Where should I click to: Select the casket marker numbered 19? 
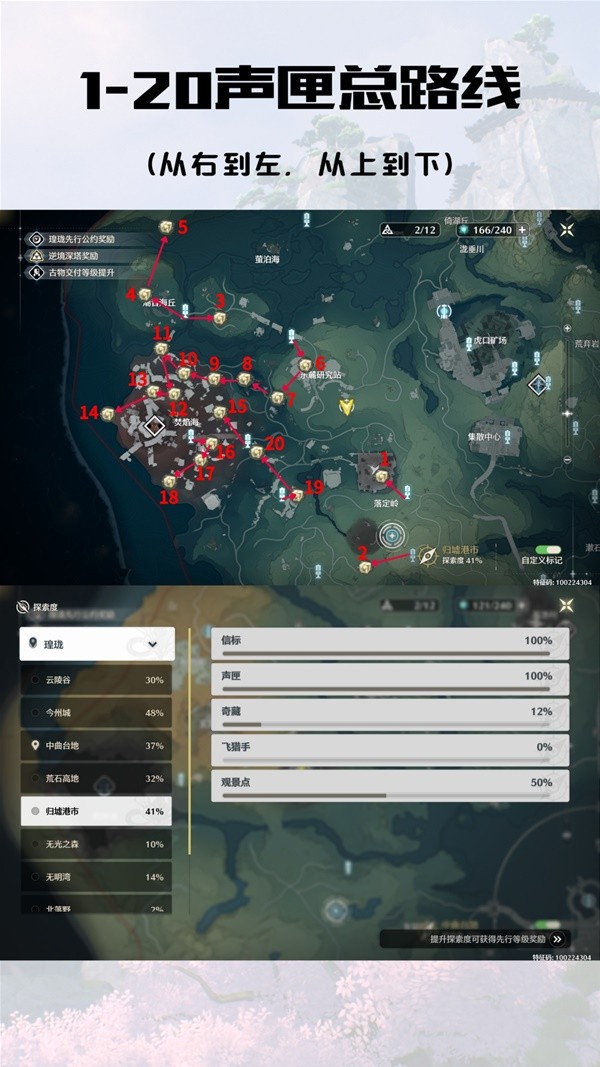point(296,494)
